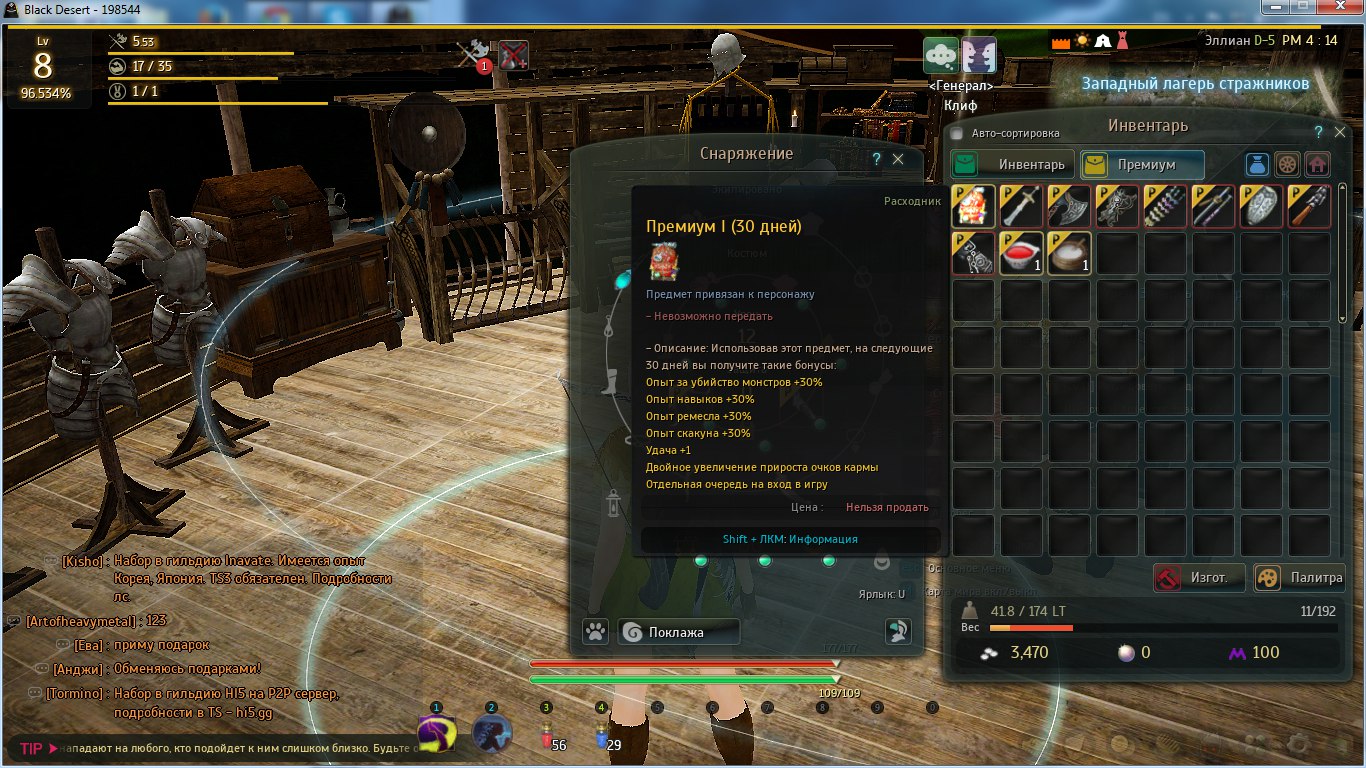This screenshot has width=1366, height=768.
Task: Activate the purple slash skill on hotbar
Action: pyautogui.click(x=437, y=733)
